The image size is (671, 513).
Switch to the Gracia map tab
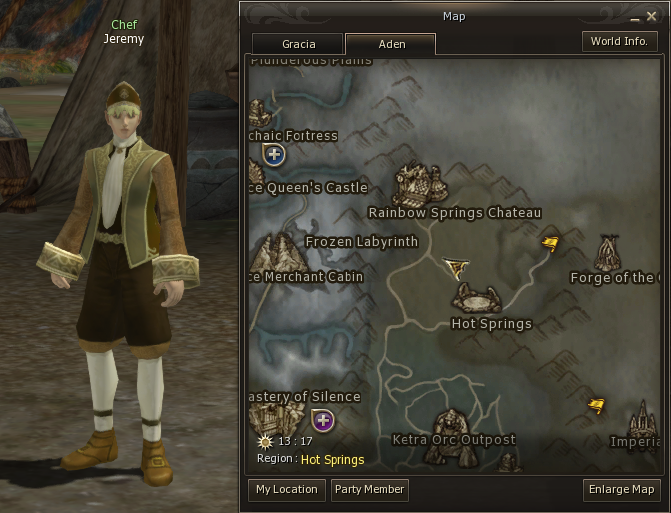(298, 44)
